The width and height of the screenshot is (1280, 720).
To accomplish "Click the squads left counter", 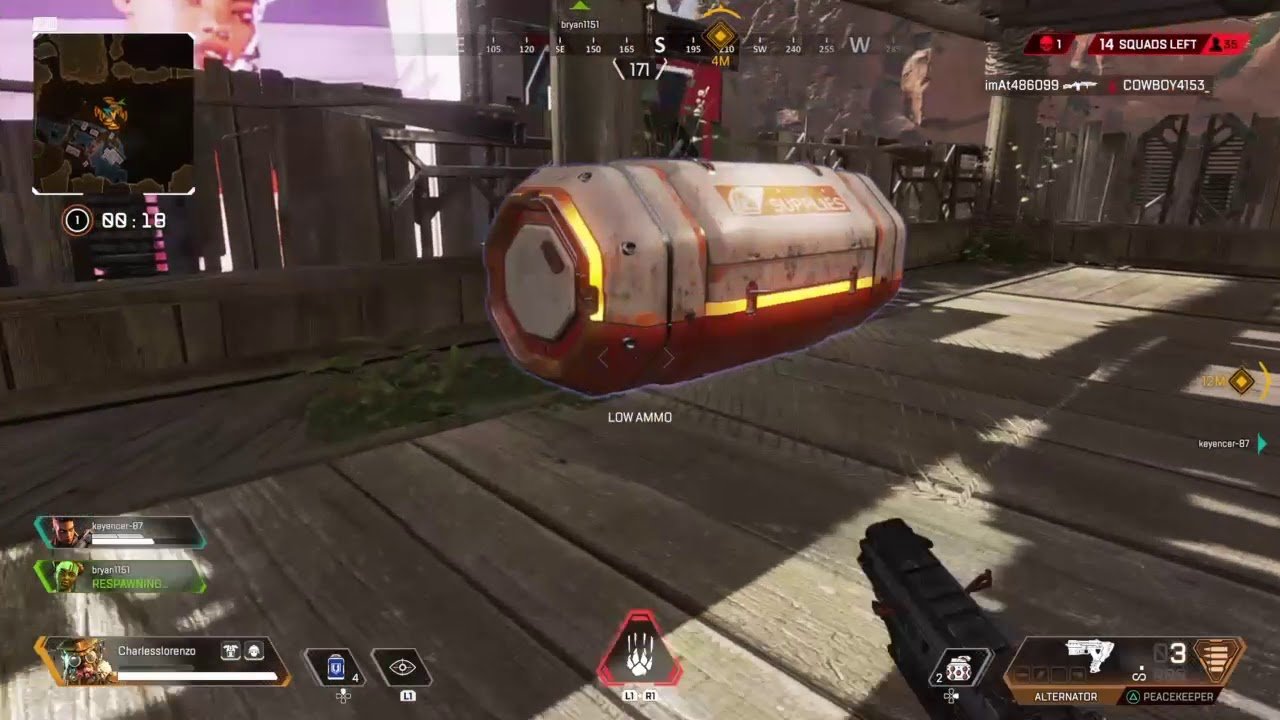I will 1150,44.
